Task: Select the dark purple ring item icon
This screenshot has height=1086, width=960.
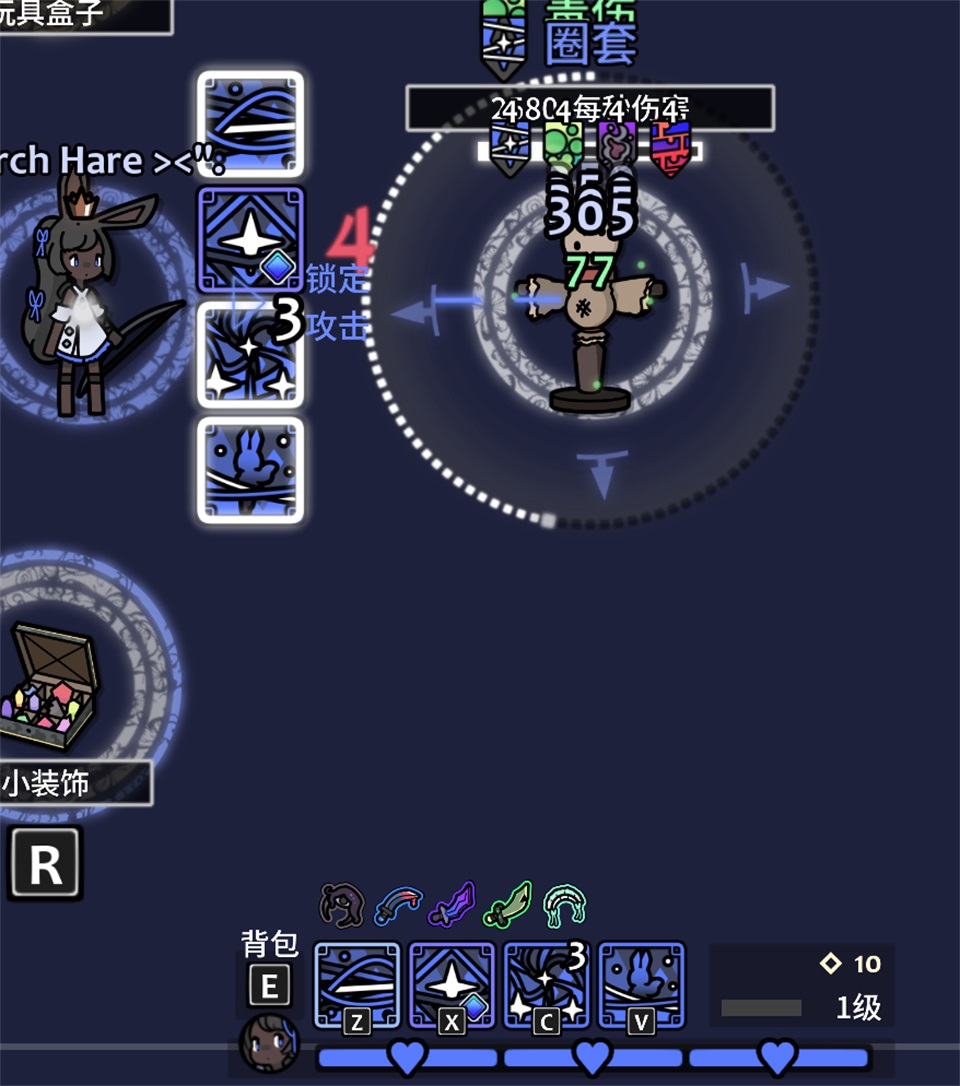Action: (x=340, y=905)
